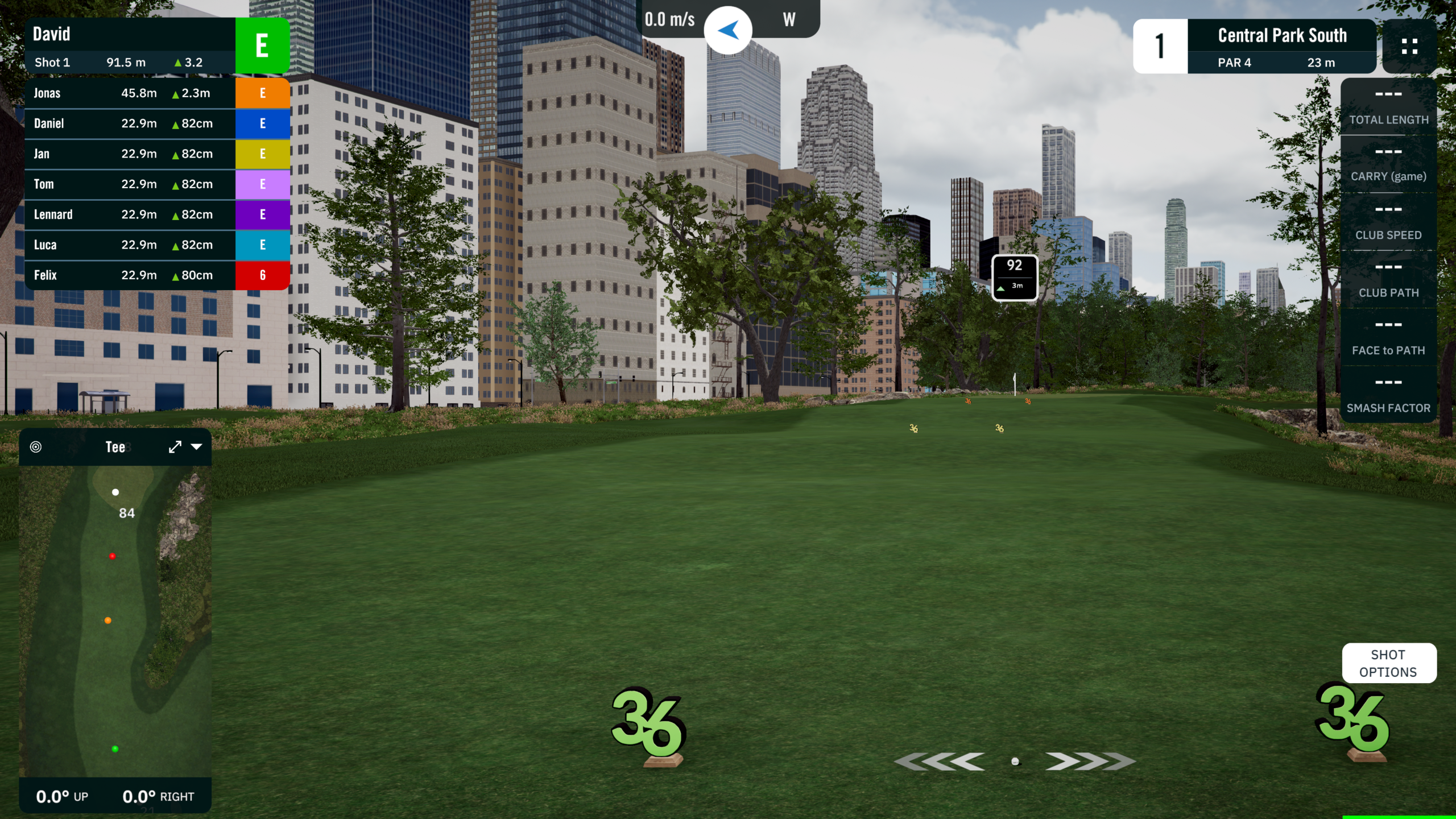Select the Club Speed data tile
Image resolution: width=1456 pixels, height=819 pixels.
(x=1388, y=222)
